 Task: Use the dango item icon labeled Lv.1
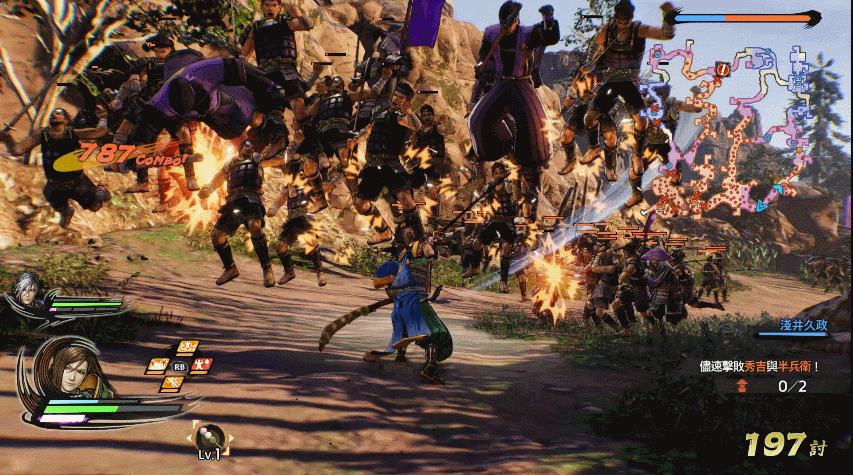click(210, 436)
